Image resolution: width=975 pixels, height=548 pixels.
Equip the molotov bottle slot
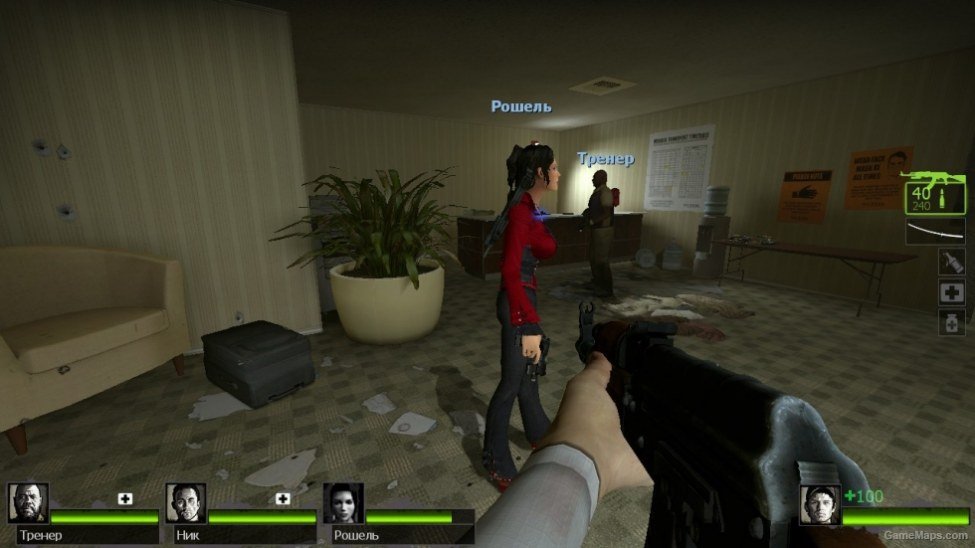tap(951, 262)
